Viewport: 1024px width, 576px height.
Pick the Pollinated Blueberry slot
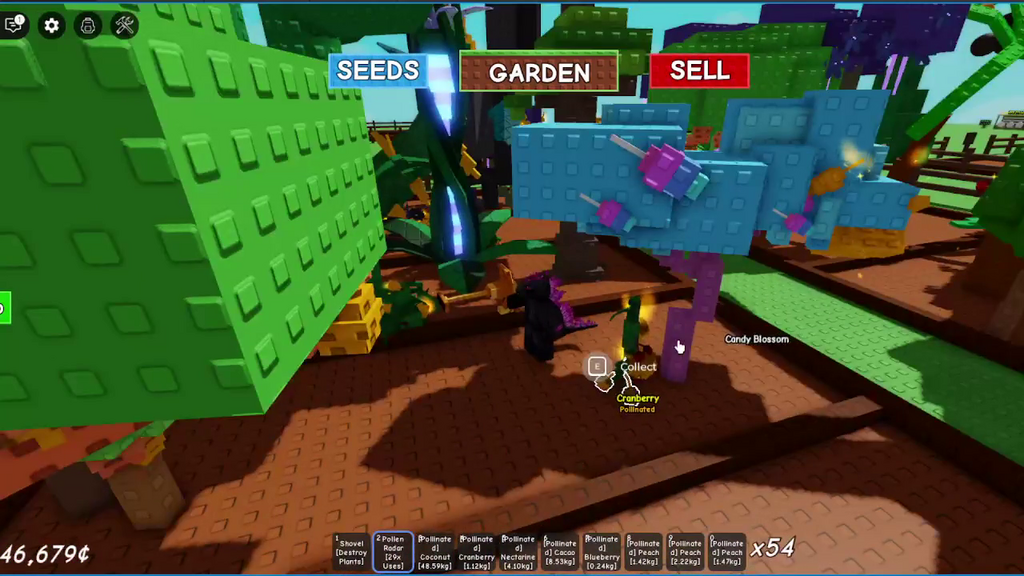point(602,551)
